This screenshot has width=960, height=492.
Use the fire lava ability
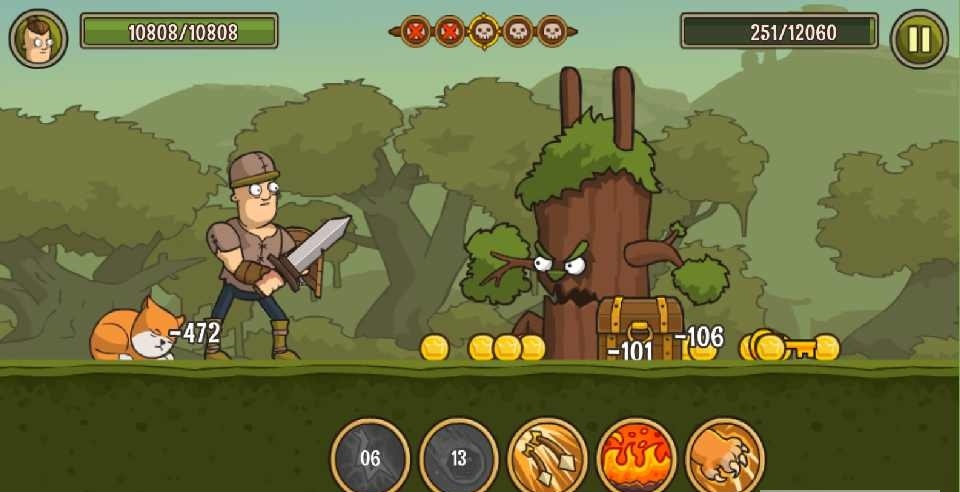[636, 457]
